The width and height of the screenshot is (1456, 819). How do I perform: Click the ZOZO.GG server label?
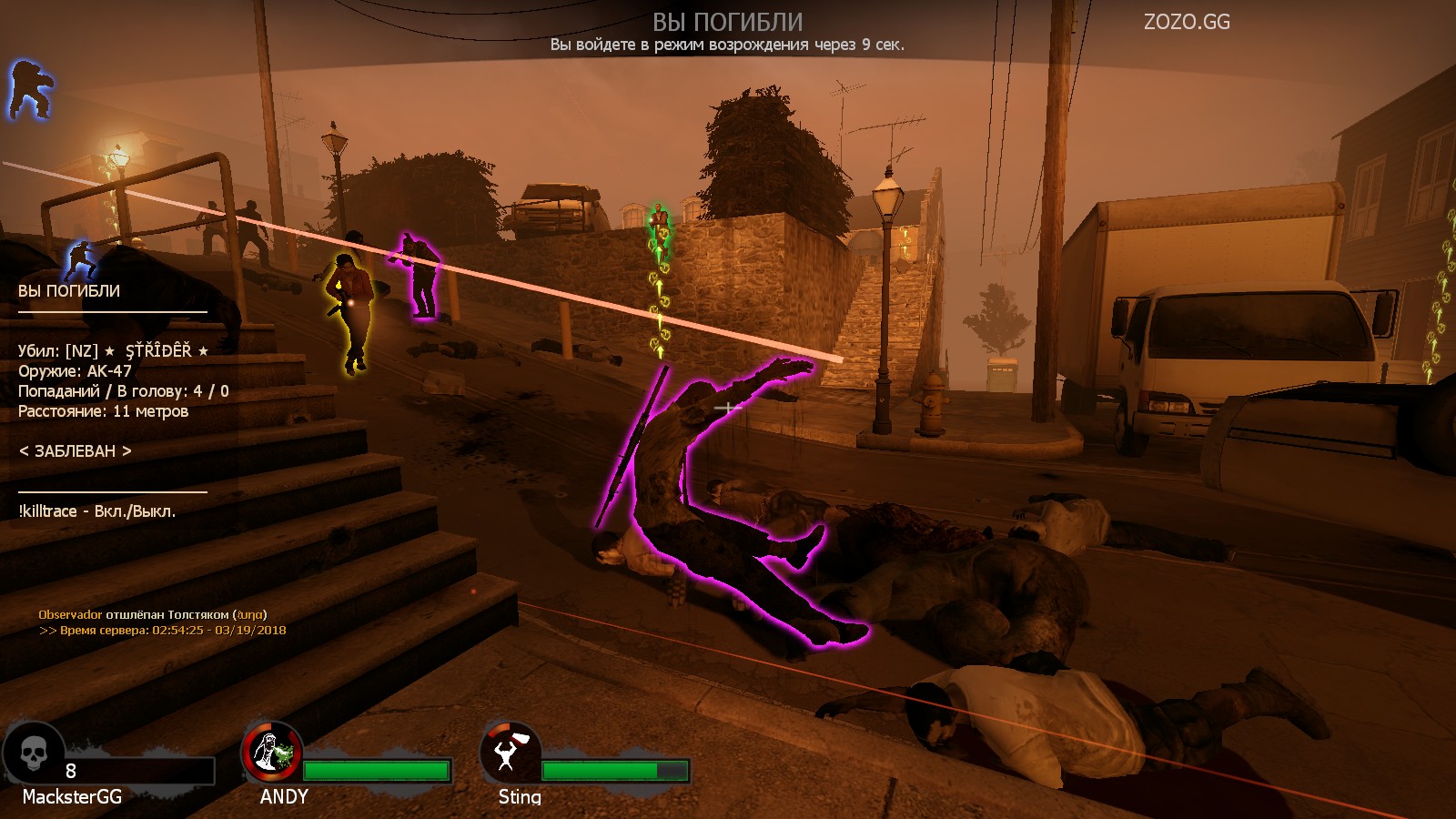pos(1187,22)
